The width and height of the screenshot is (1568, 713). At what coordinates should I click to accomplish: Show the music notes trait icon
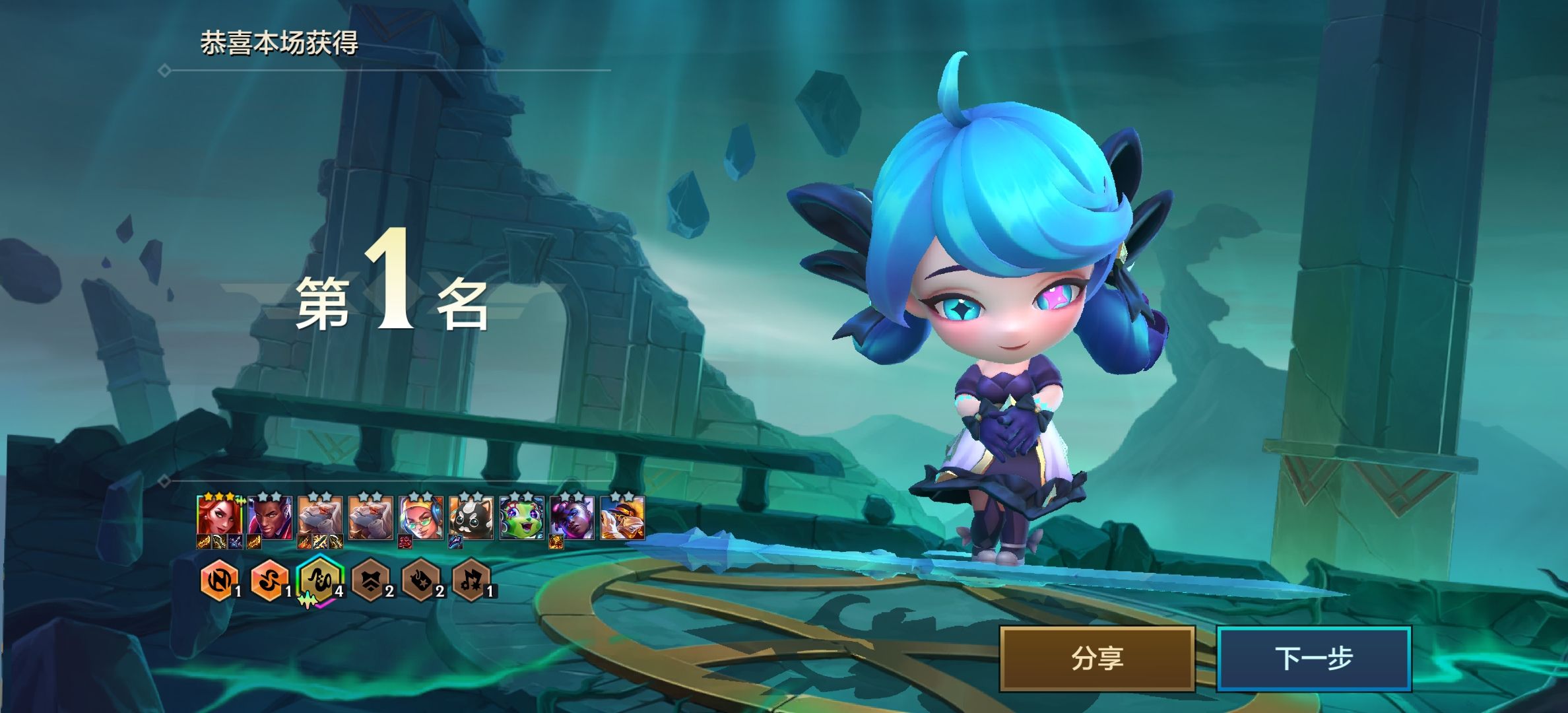pos(471,581)
